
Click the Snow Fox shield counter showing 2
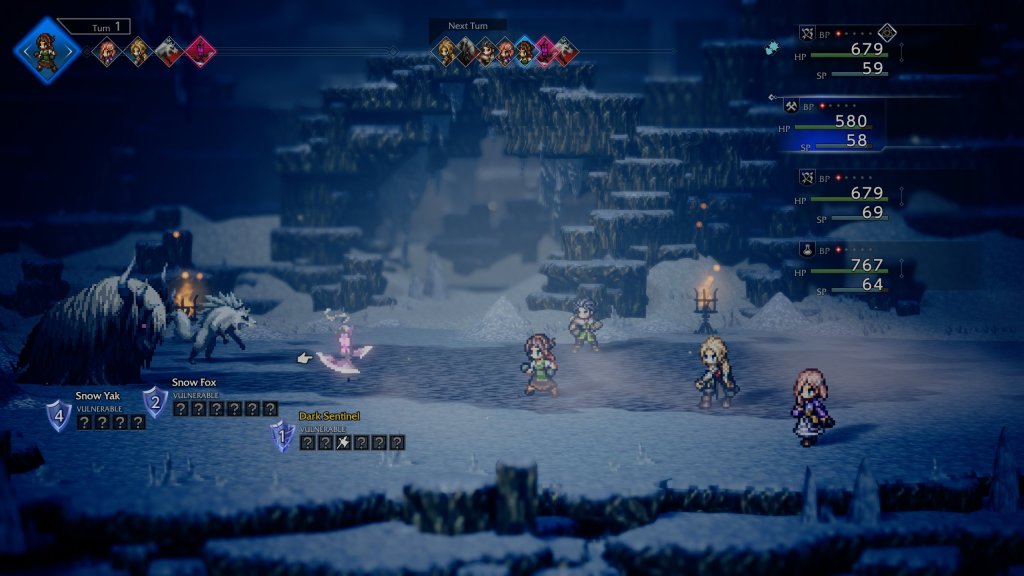(155, 402)
